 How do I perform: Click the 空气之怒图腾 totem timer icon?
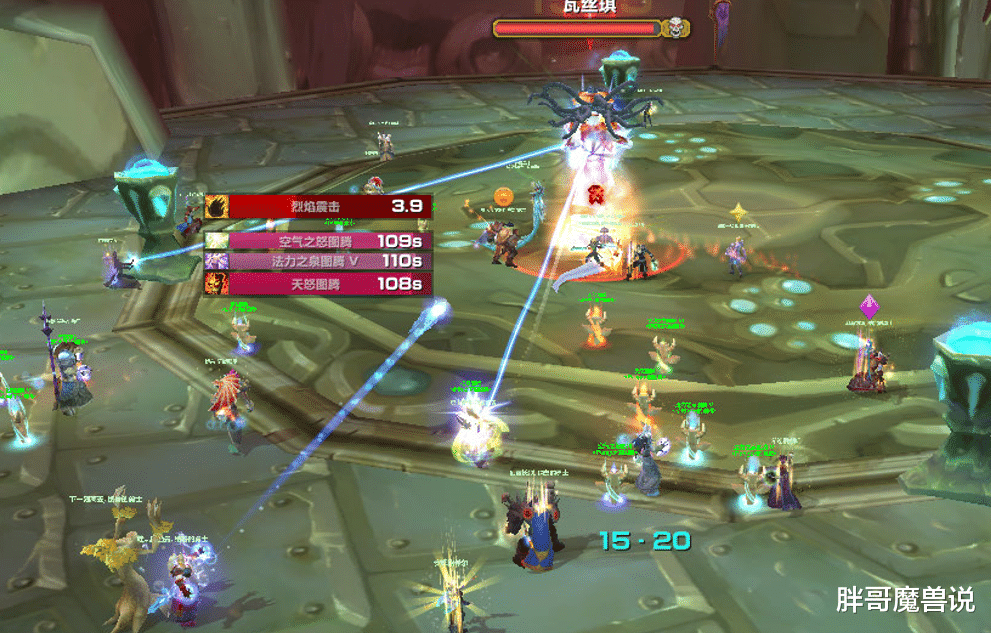point(216,241)
